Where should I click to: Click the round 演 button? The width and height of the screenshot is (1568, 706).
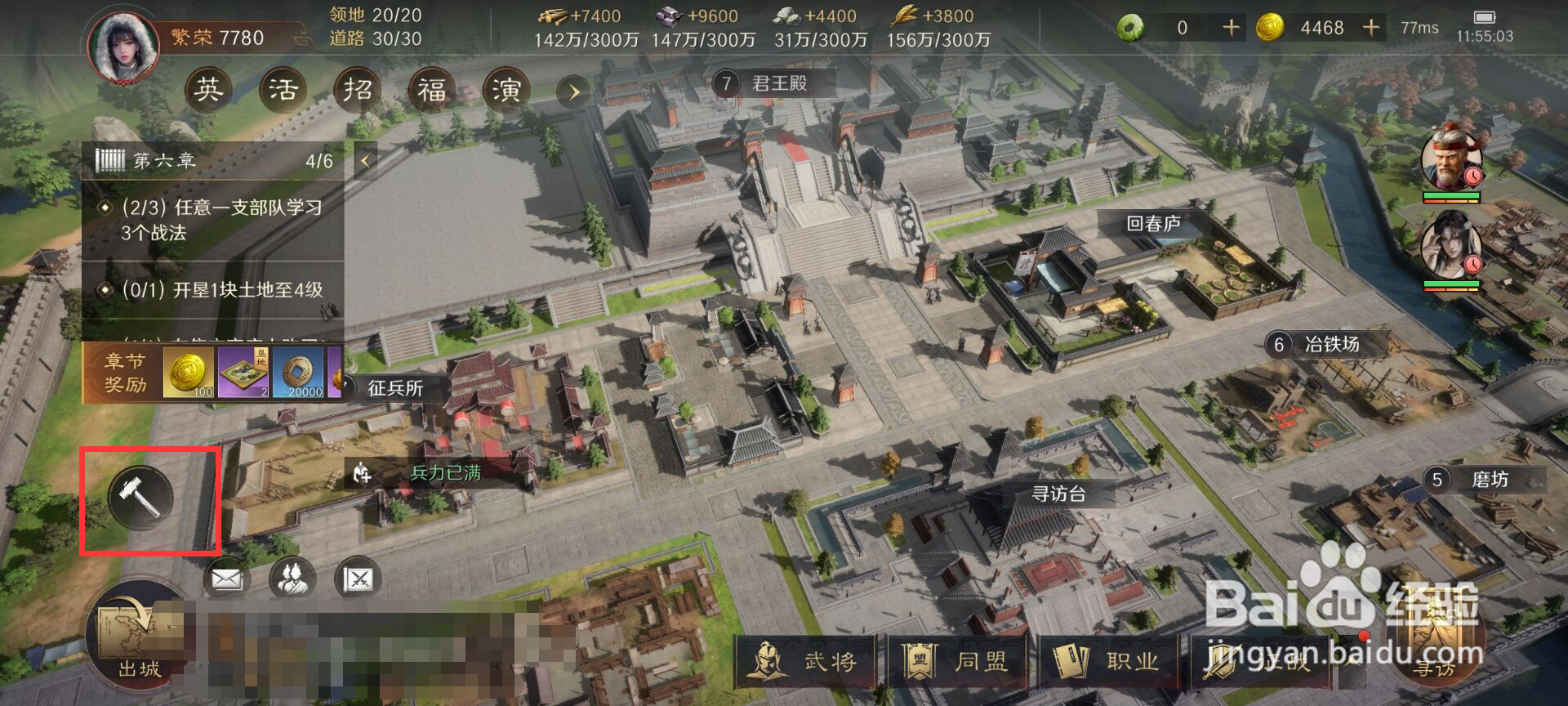[x=506, y=89]
